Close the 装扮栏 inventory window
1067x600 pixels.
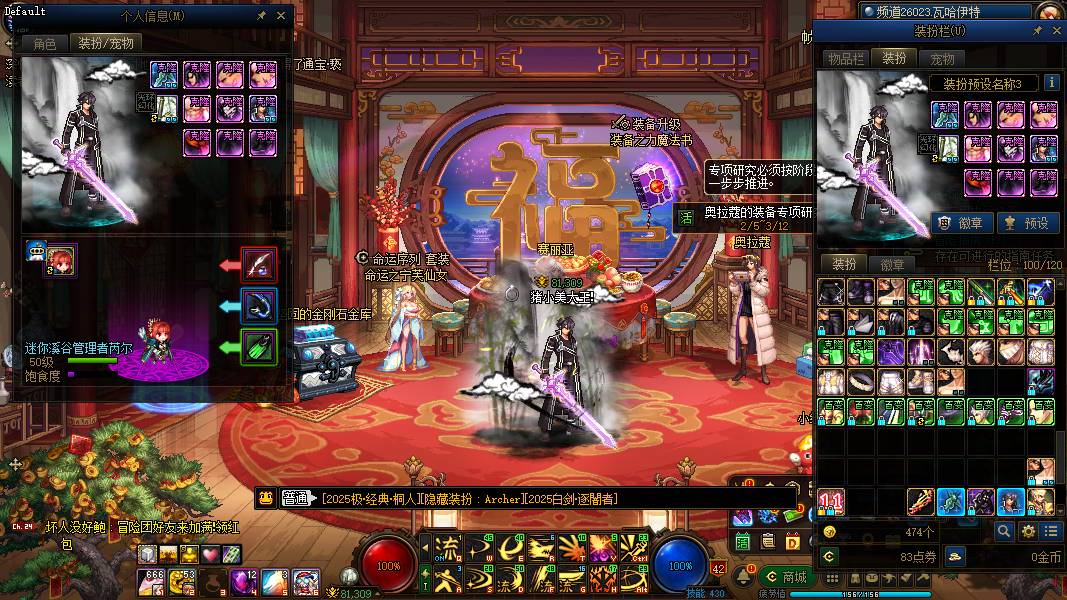pos(1054,31)
